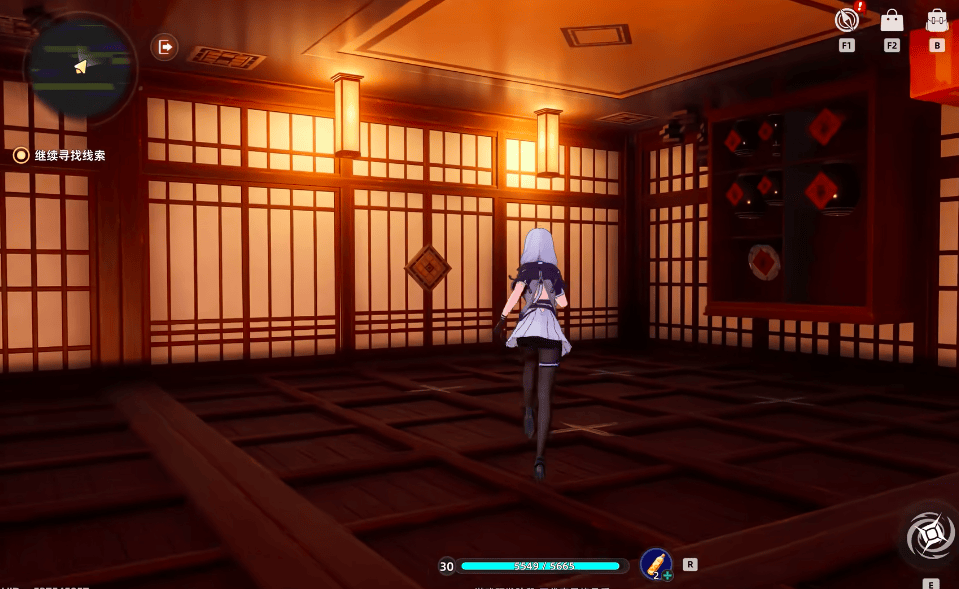959x589 pixels.
Task: Select the 继续寻找线索 quest objective tracker
Action: click(60, 156)
